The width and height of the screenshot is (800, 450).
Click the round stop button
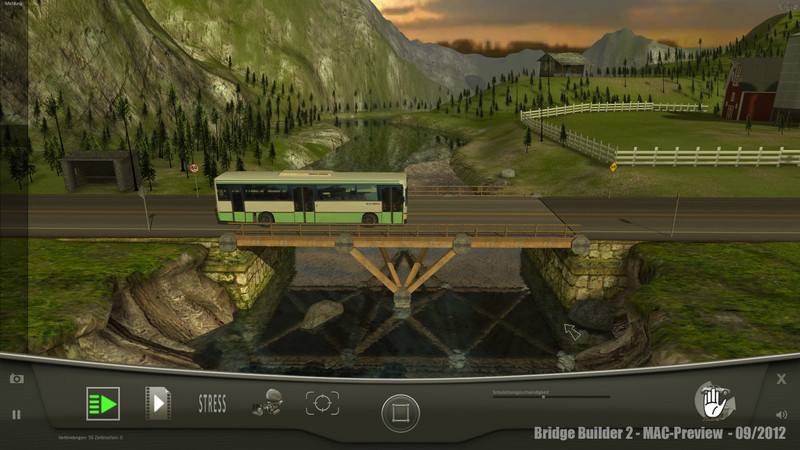click(400, 412)
